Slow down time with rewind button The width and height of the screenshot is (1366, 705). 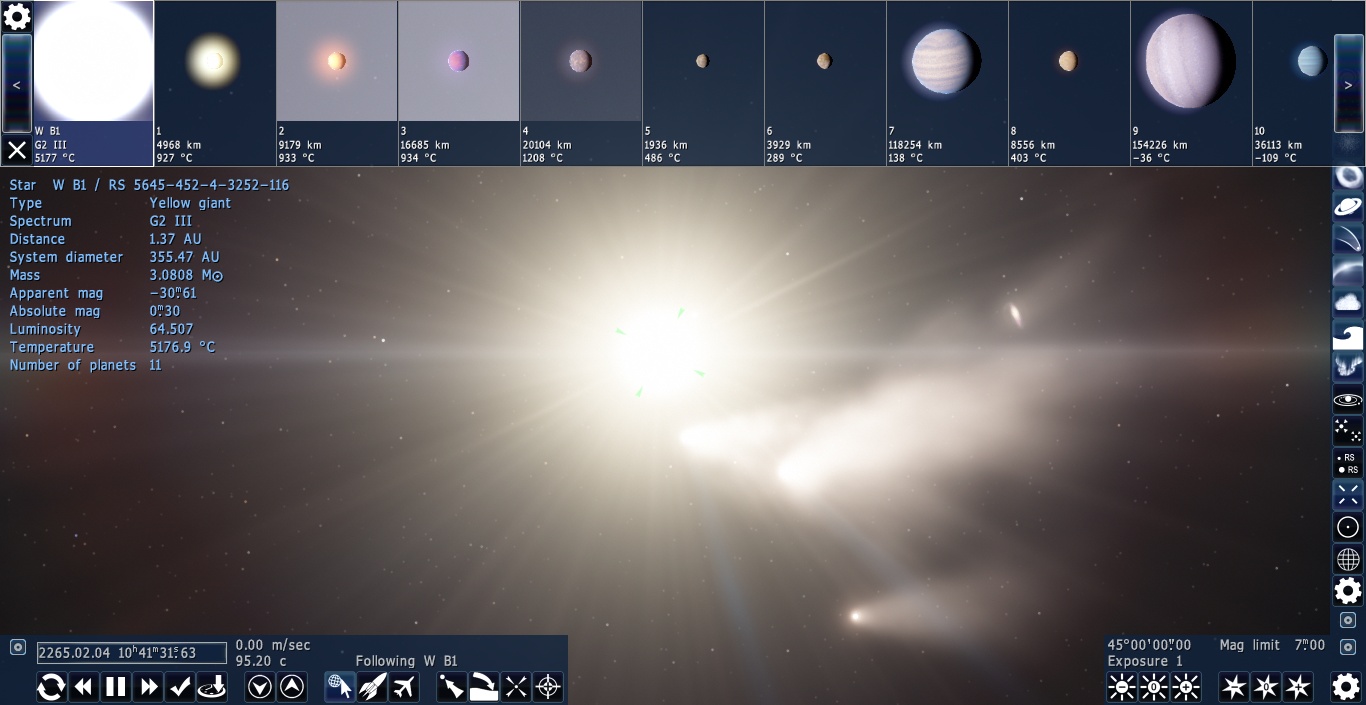pos(84,687)
